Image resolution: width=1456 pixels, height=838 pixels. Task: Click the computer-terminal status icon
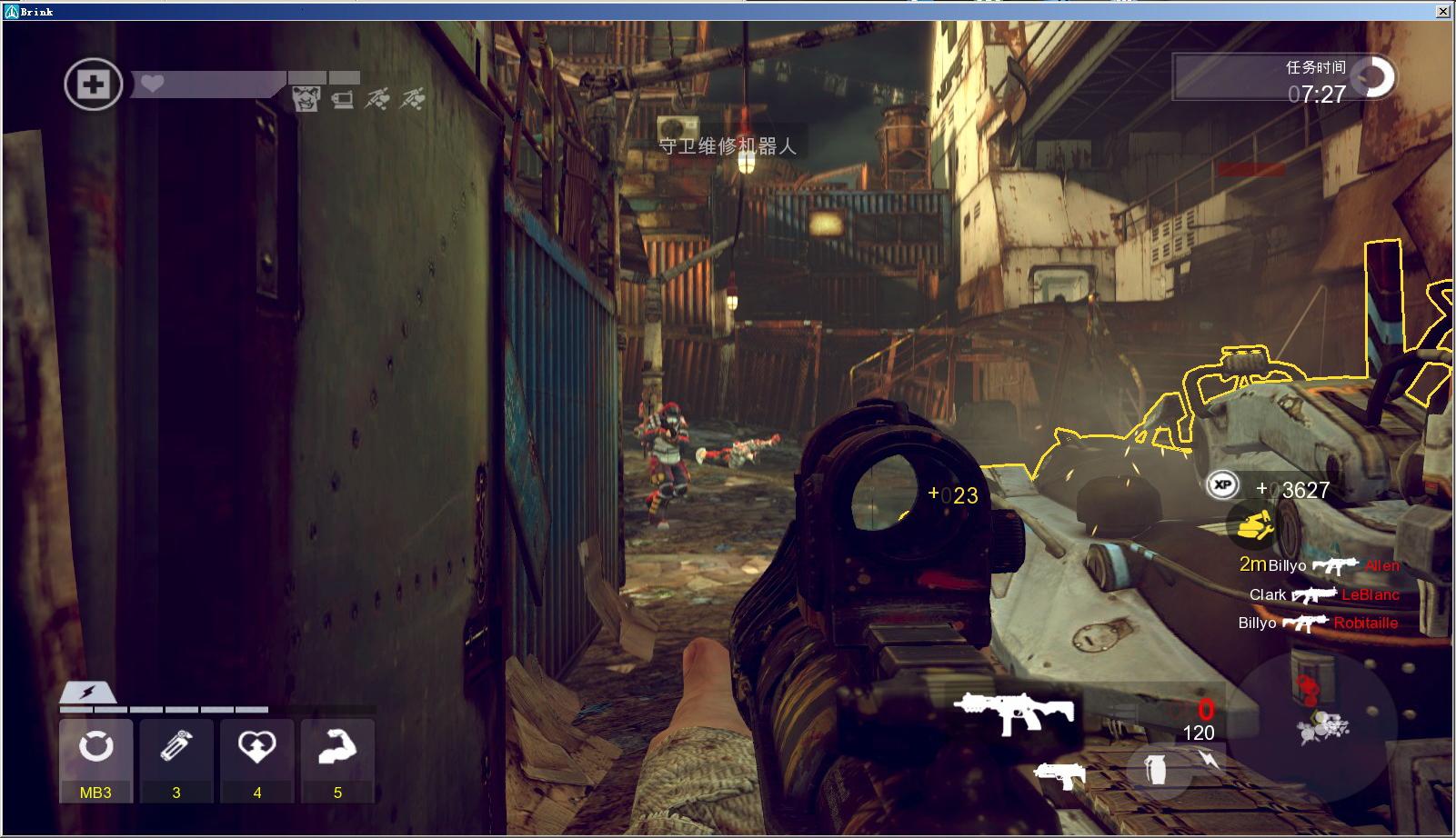(343, 99)
